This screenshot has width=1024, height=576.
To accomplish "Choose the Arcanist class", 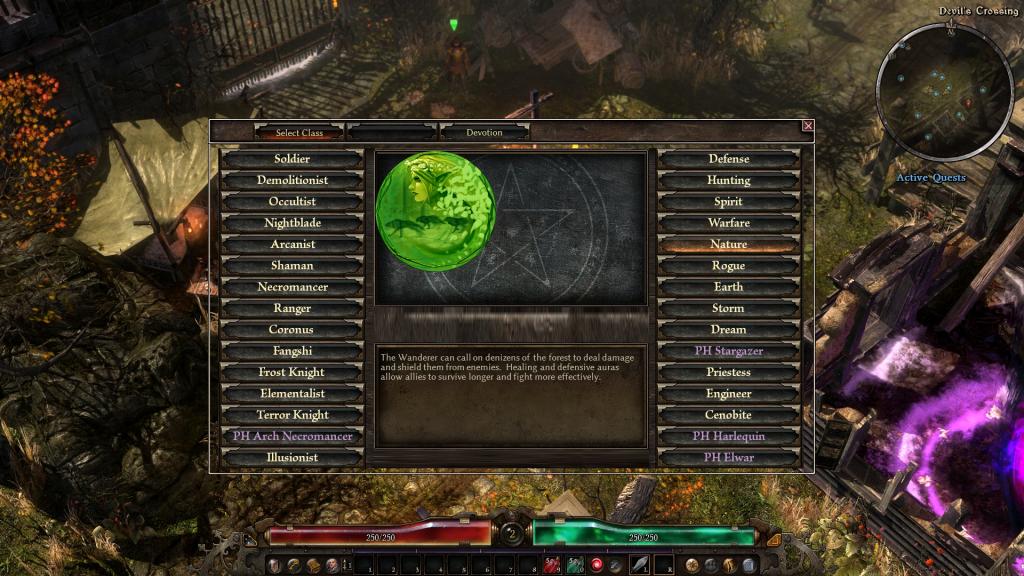I will coord(292,244).
